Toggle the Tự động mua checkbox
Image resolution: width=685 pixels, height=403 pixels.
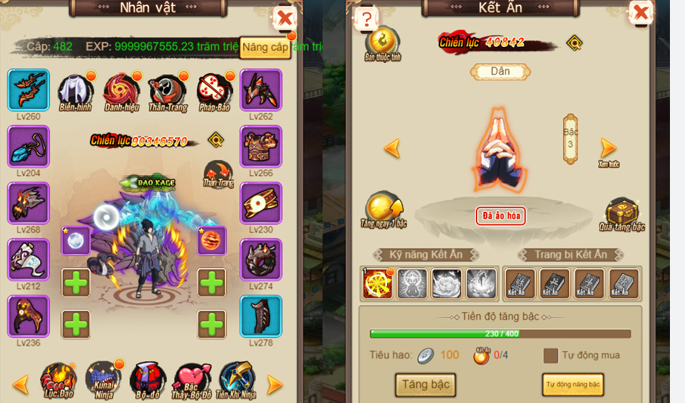coord(551,355)
